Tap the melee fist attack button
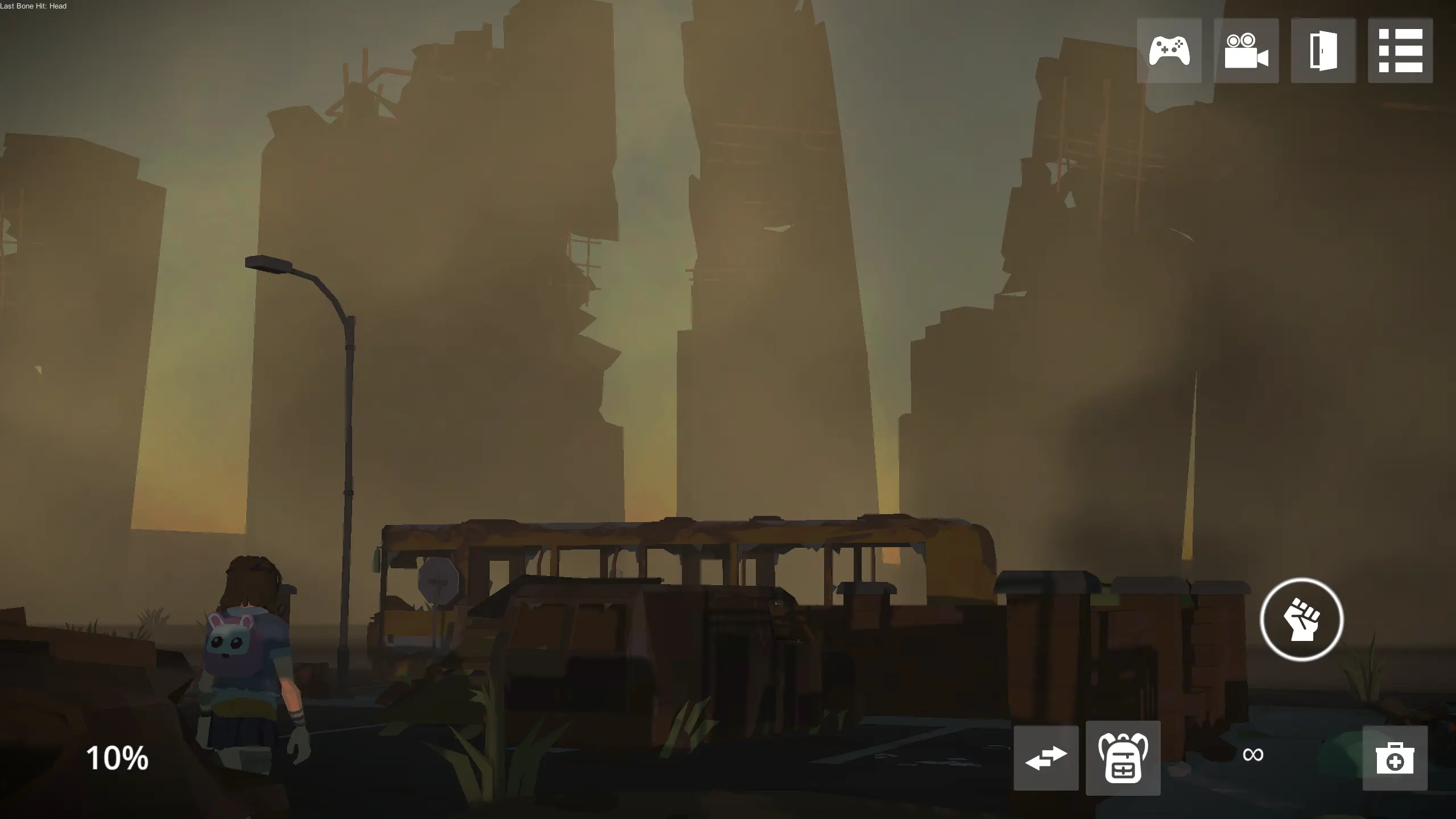This screenshot has height=819, width=1456. pos(1301,620)
